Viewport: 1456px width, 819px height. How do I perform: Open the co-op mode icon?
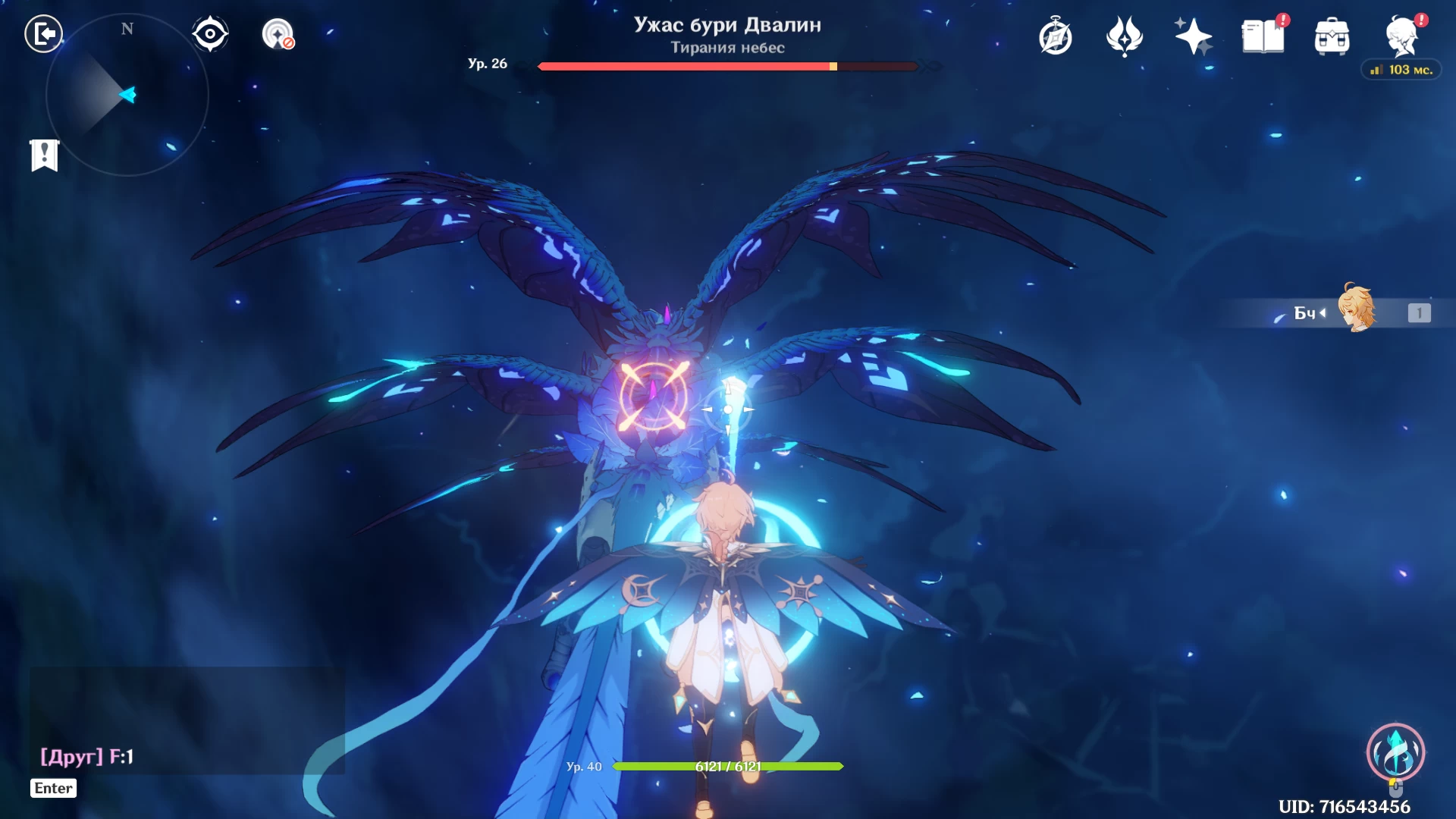[x=278, y=34]
